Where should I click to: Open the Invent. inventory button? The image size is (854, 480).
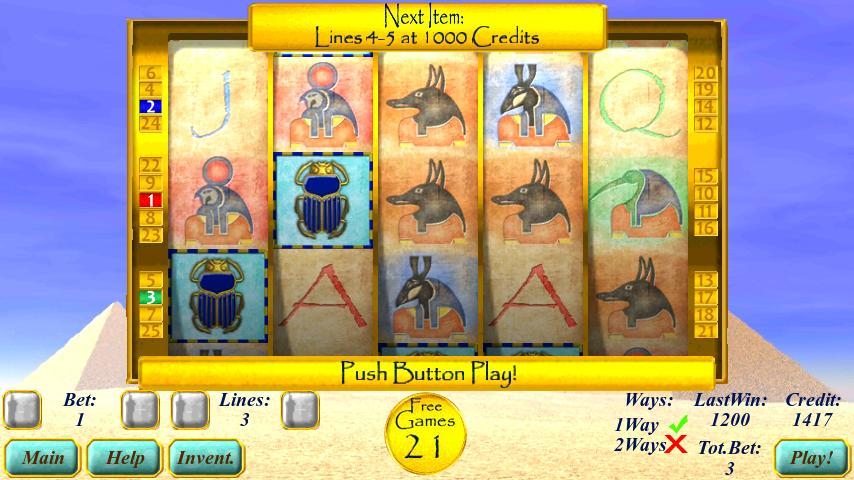(206, 458)
